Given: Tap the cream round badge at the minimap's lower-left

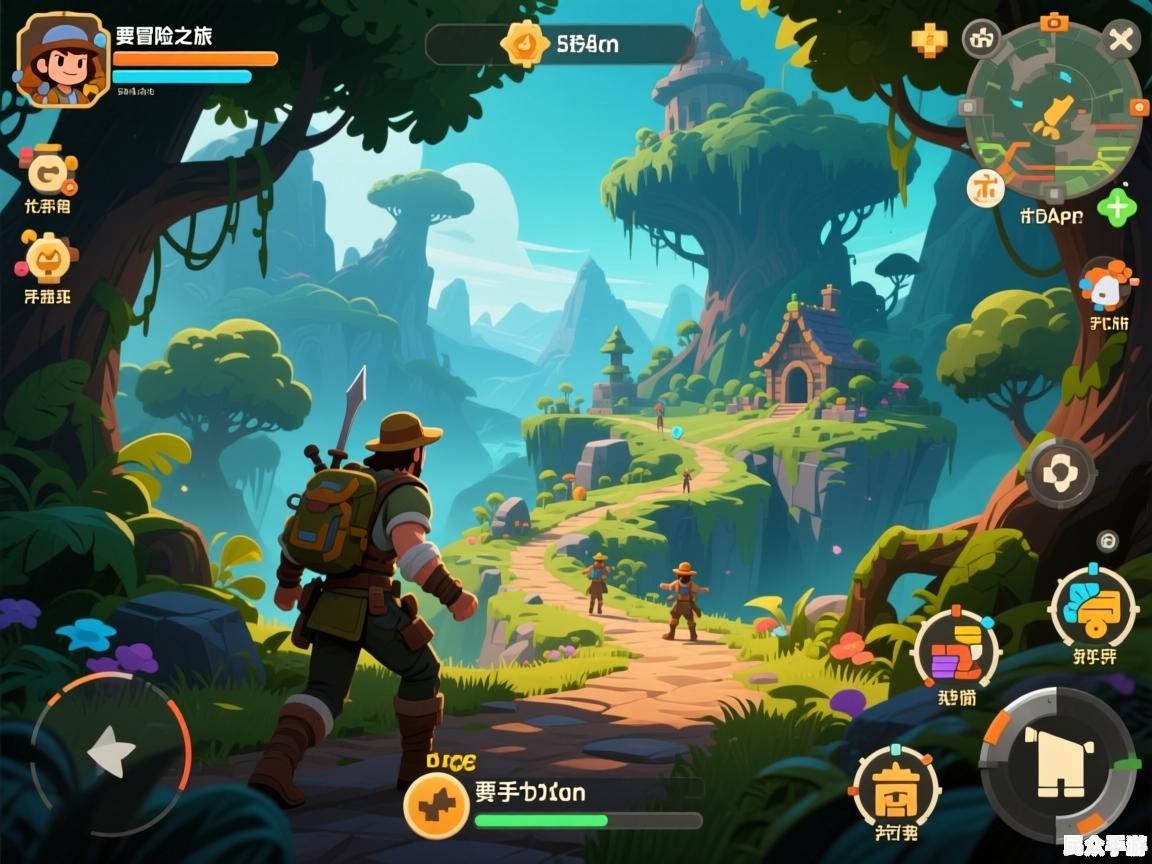Looking at the screenshot, I should click(x=986, y=187).
